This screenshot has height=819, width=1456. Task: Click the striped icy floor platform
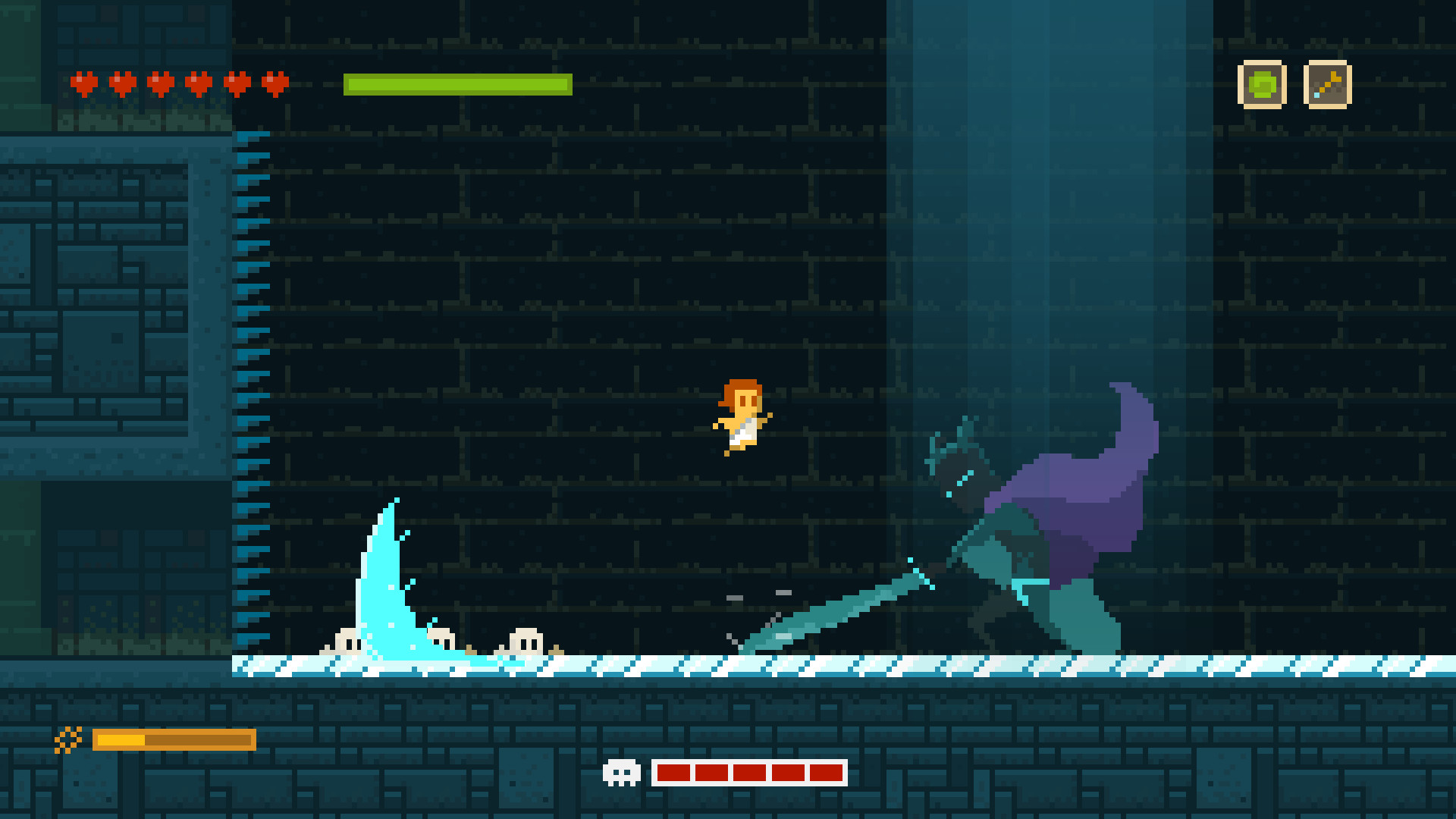[682, 665]
